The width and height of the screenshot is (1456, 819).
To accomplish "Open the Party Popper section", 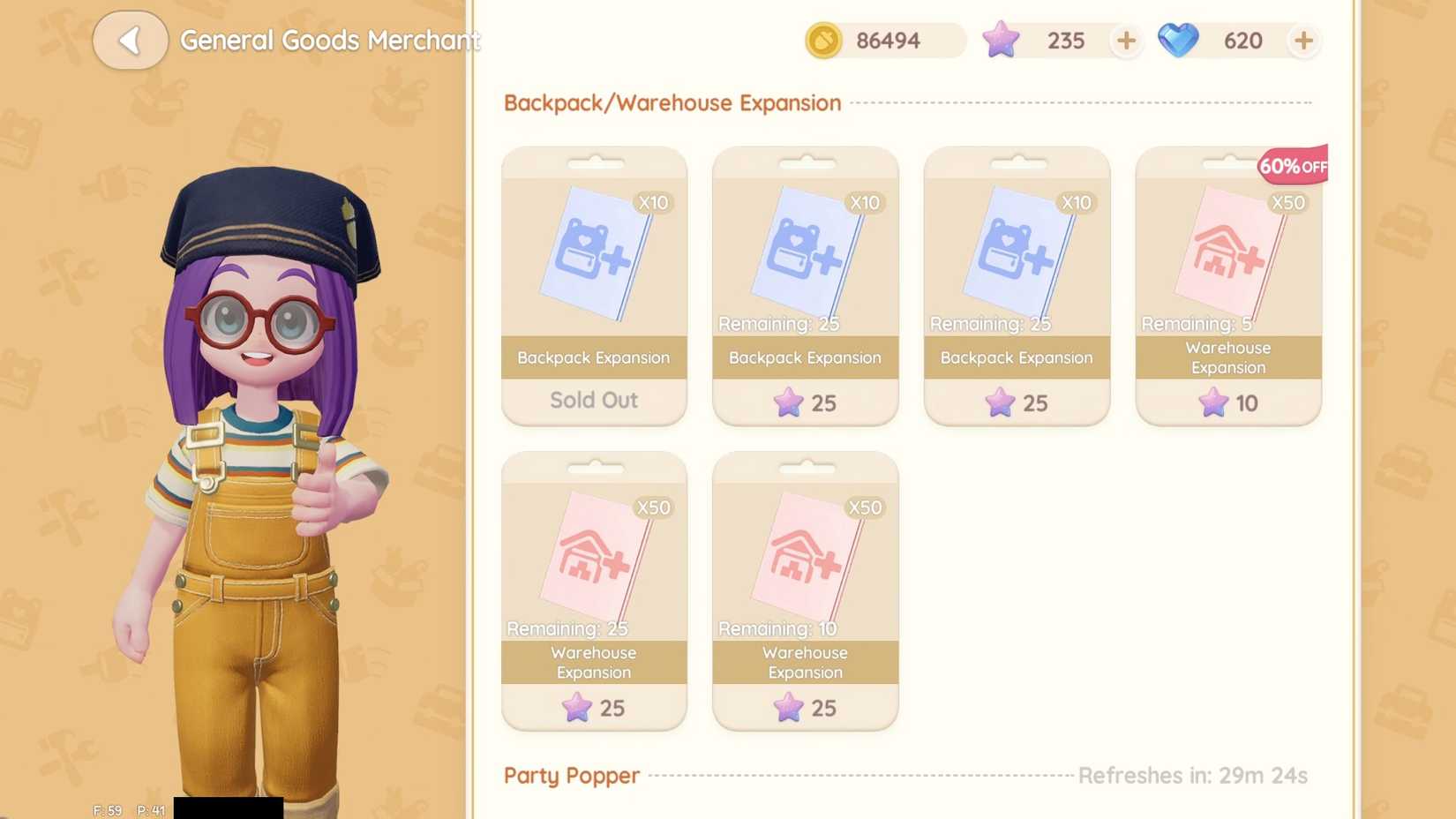I will [x=571, y=776].
